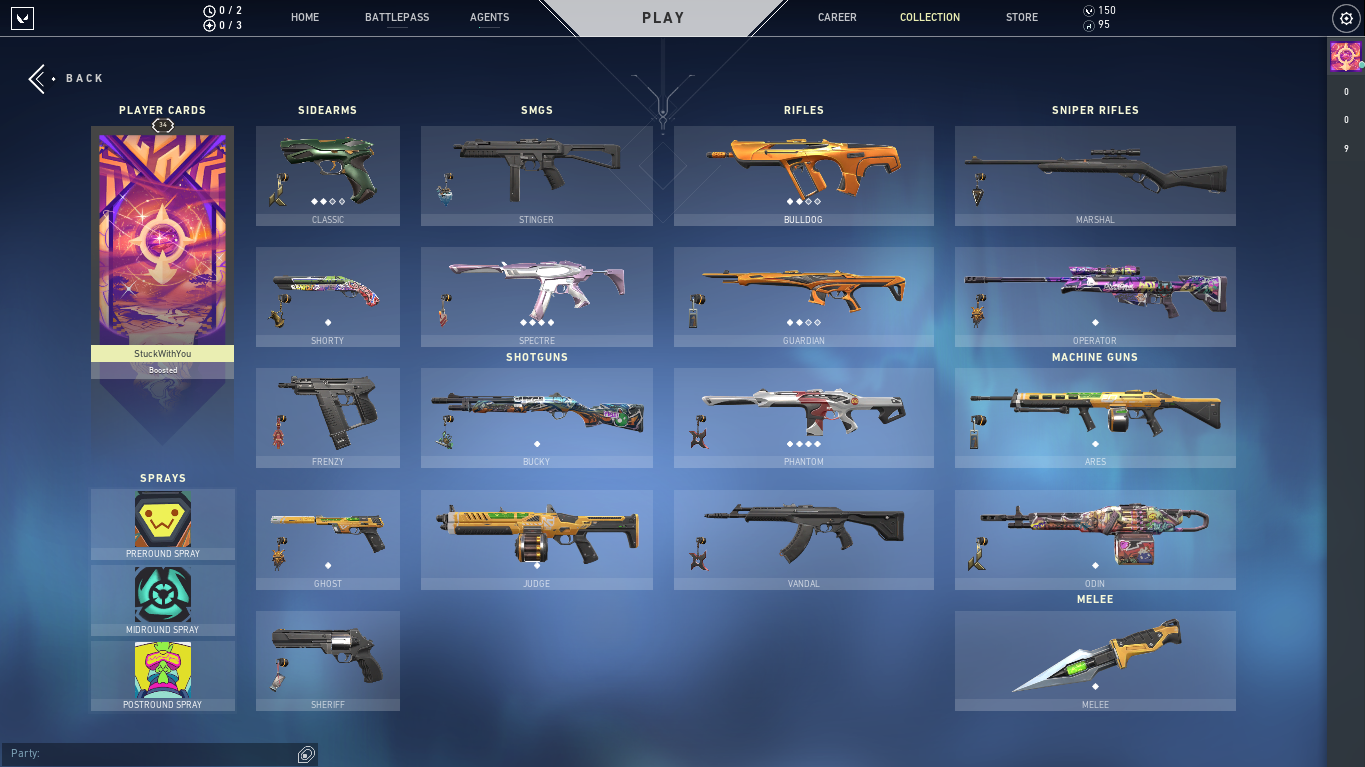Expand the player card Boosted selector
Image resolution: width=1365 pixels, height=767 pixels.
click(162, 370)
